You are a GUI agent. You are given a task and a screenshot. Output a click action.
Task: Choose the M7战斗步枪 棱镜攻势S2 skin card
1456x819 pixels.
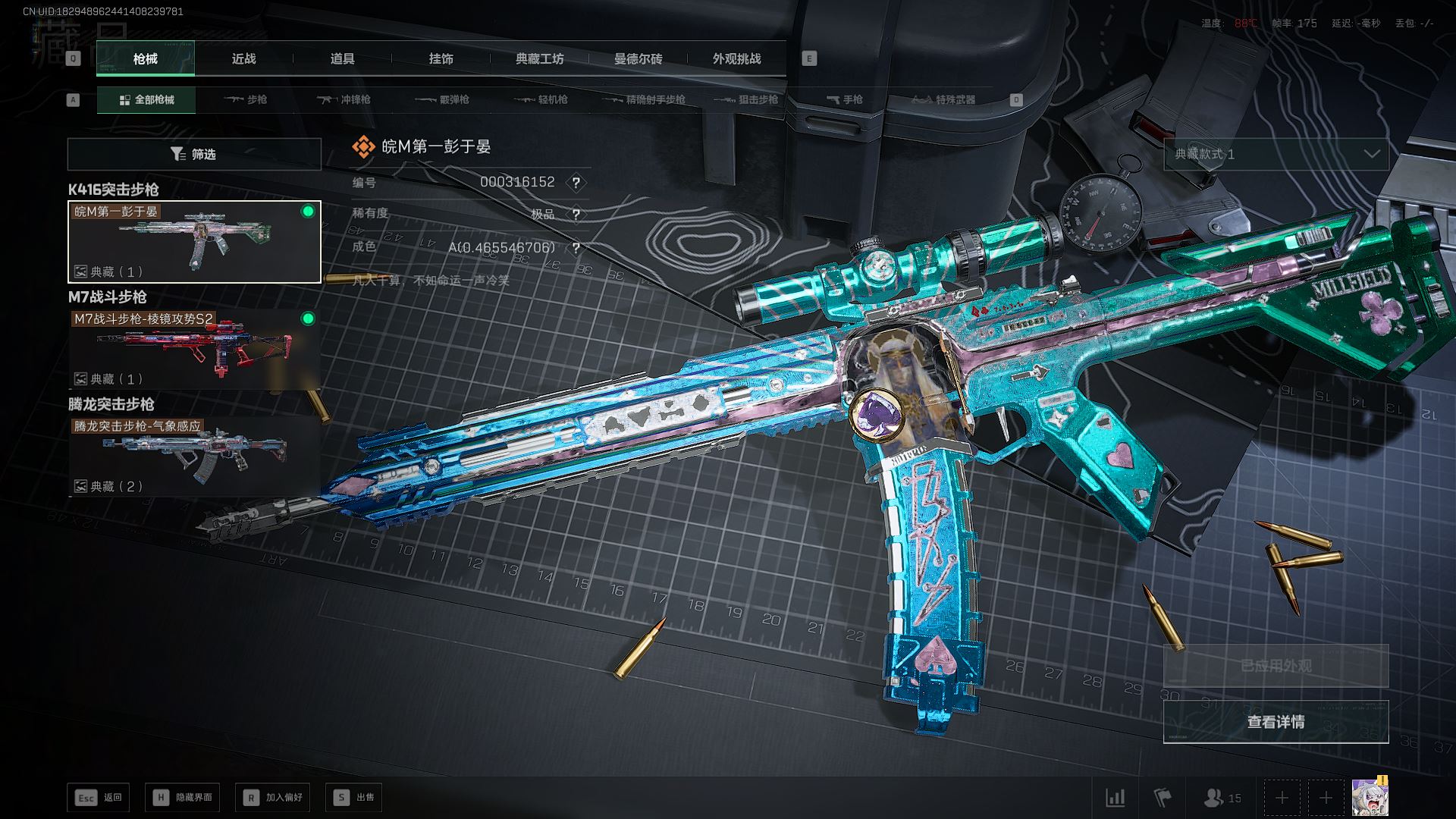point(194,349)
